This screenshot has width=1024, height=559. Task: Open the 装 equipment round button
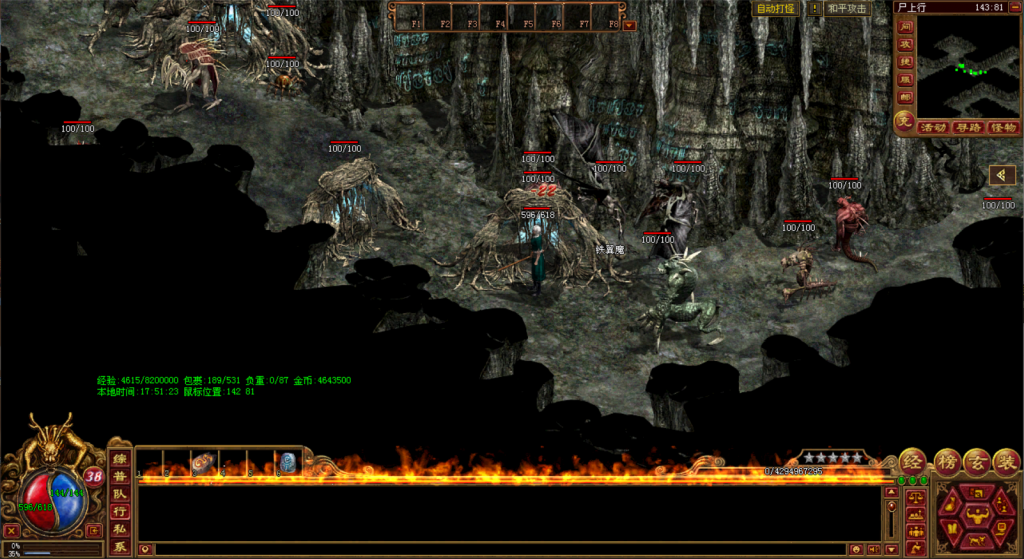[1007, 462]
